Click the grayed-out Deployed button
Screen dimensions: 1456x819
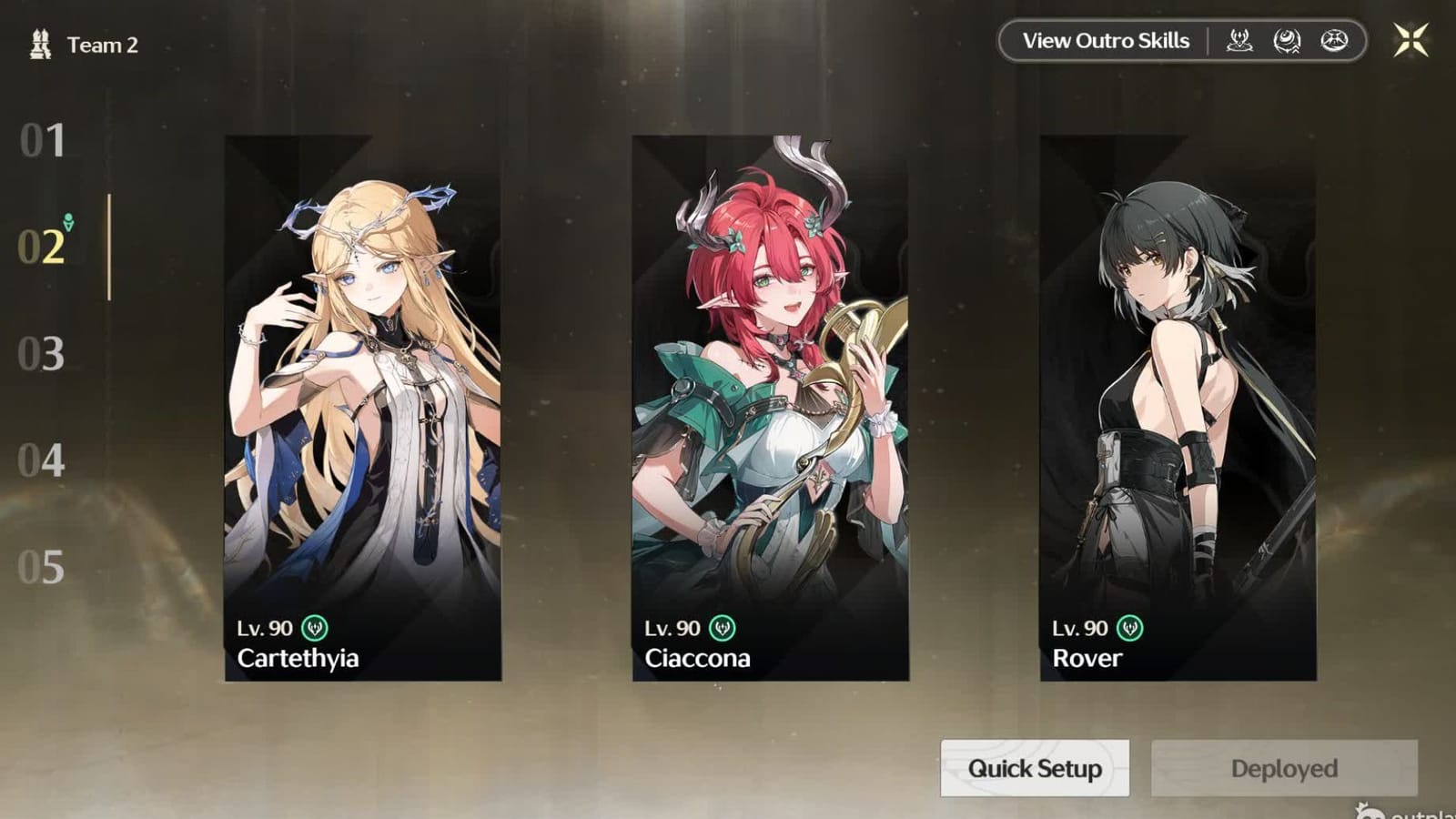click(x=1283, y=768)
